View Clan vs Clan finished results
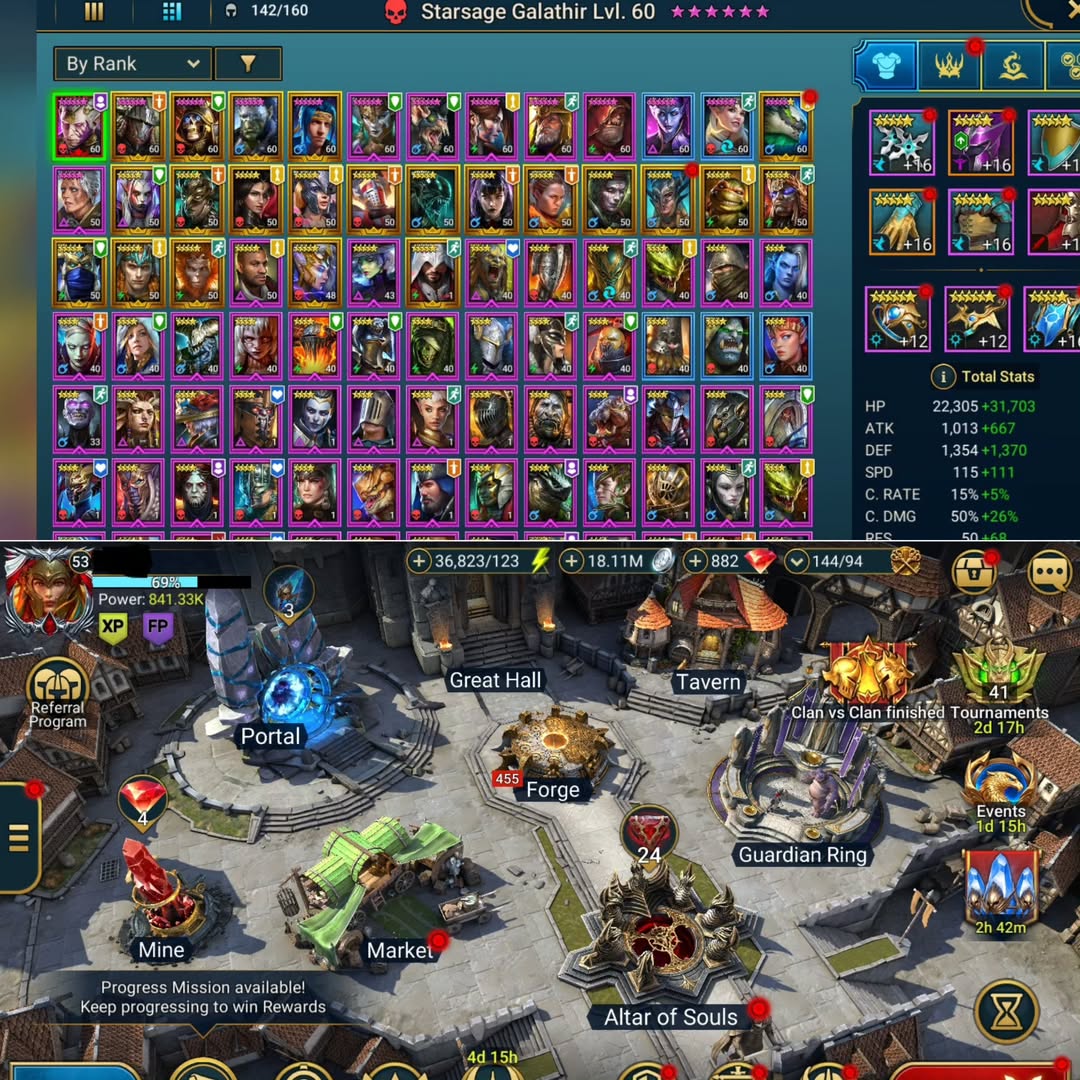 (868, 680)
